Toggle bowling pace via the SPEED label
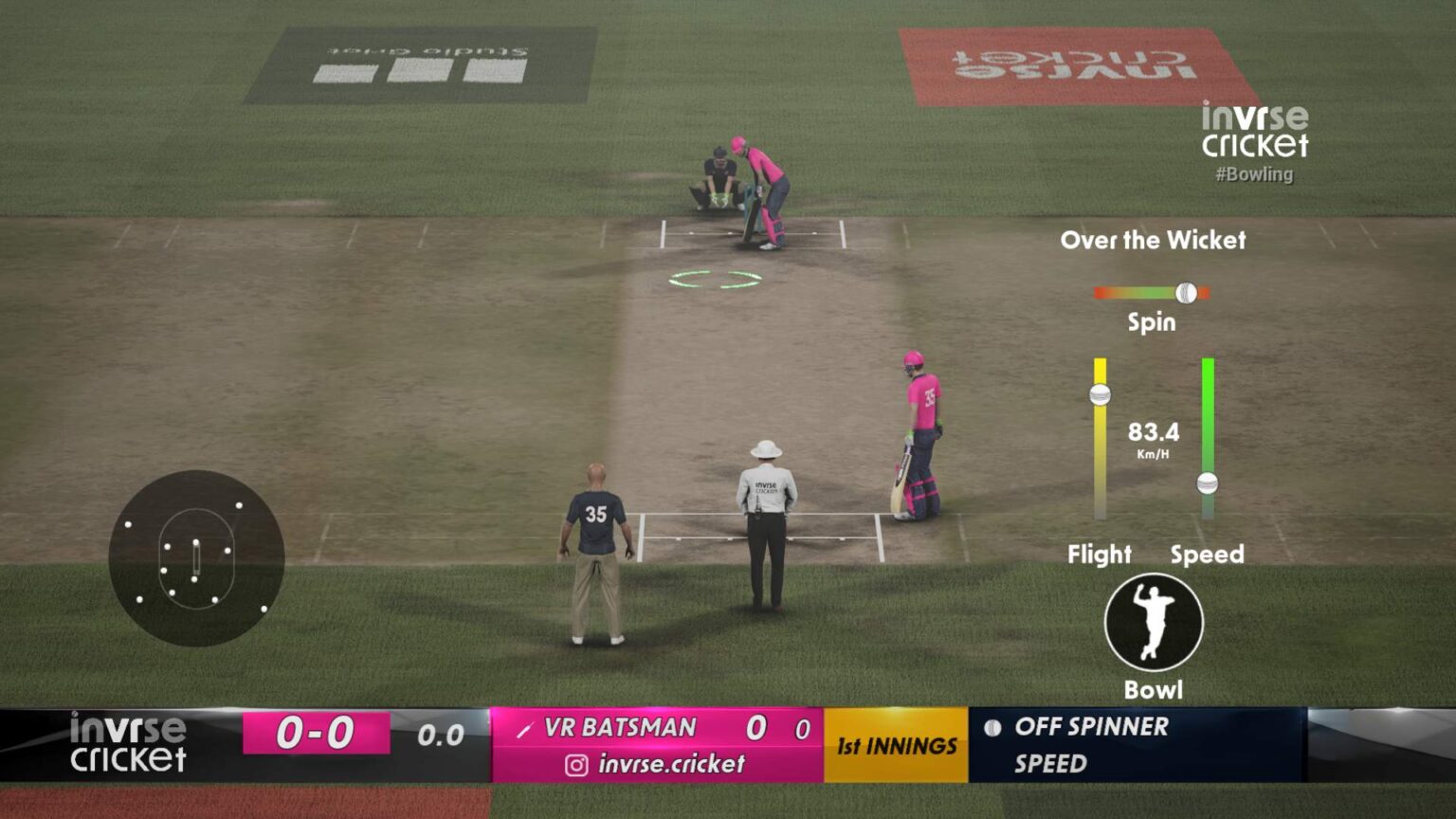The height and width of the screenshot is (819, 1456). coord(1050,761)
